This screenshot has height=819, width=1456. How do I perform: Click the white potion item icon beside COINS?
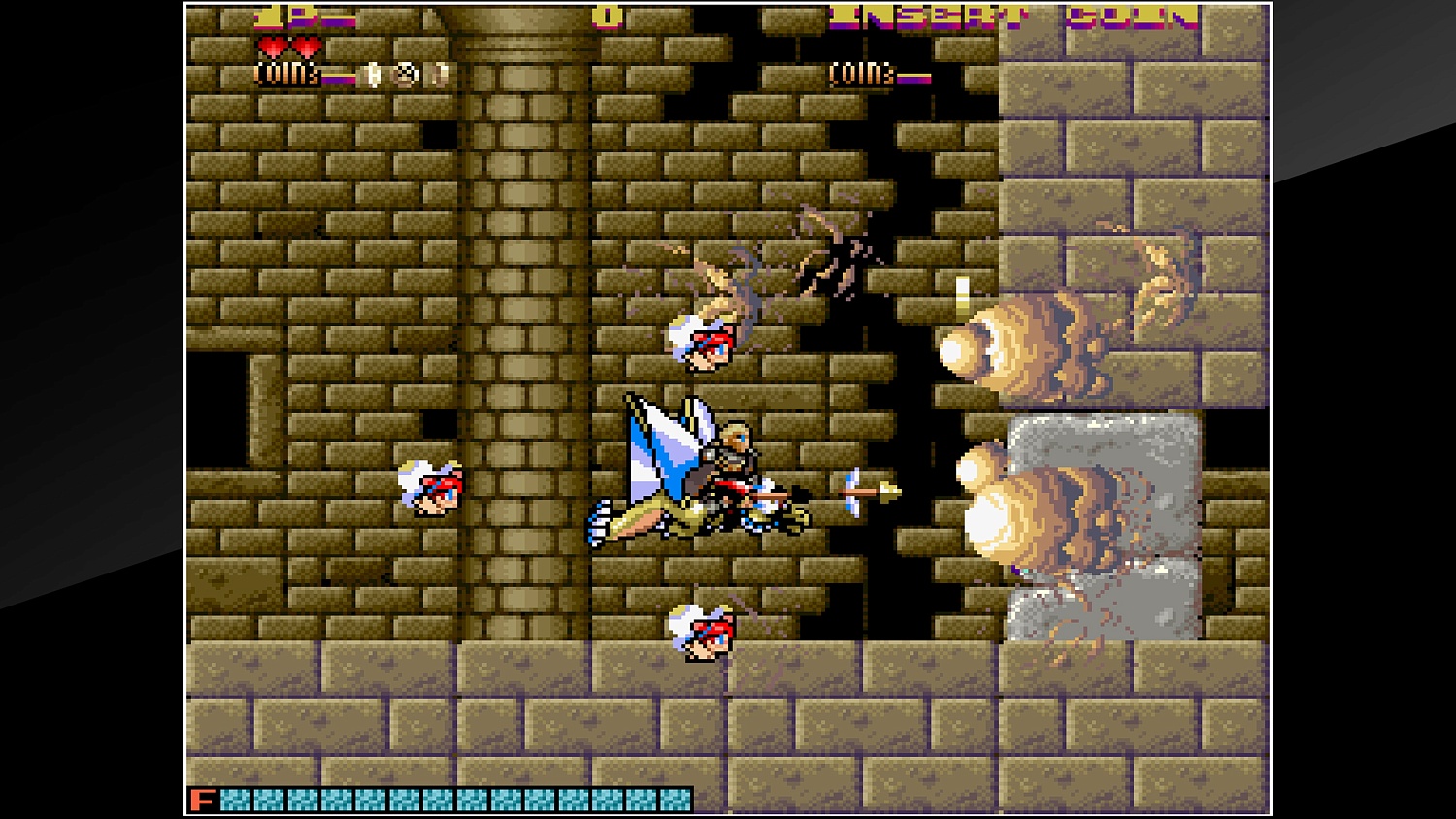374,76
